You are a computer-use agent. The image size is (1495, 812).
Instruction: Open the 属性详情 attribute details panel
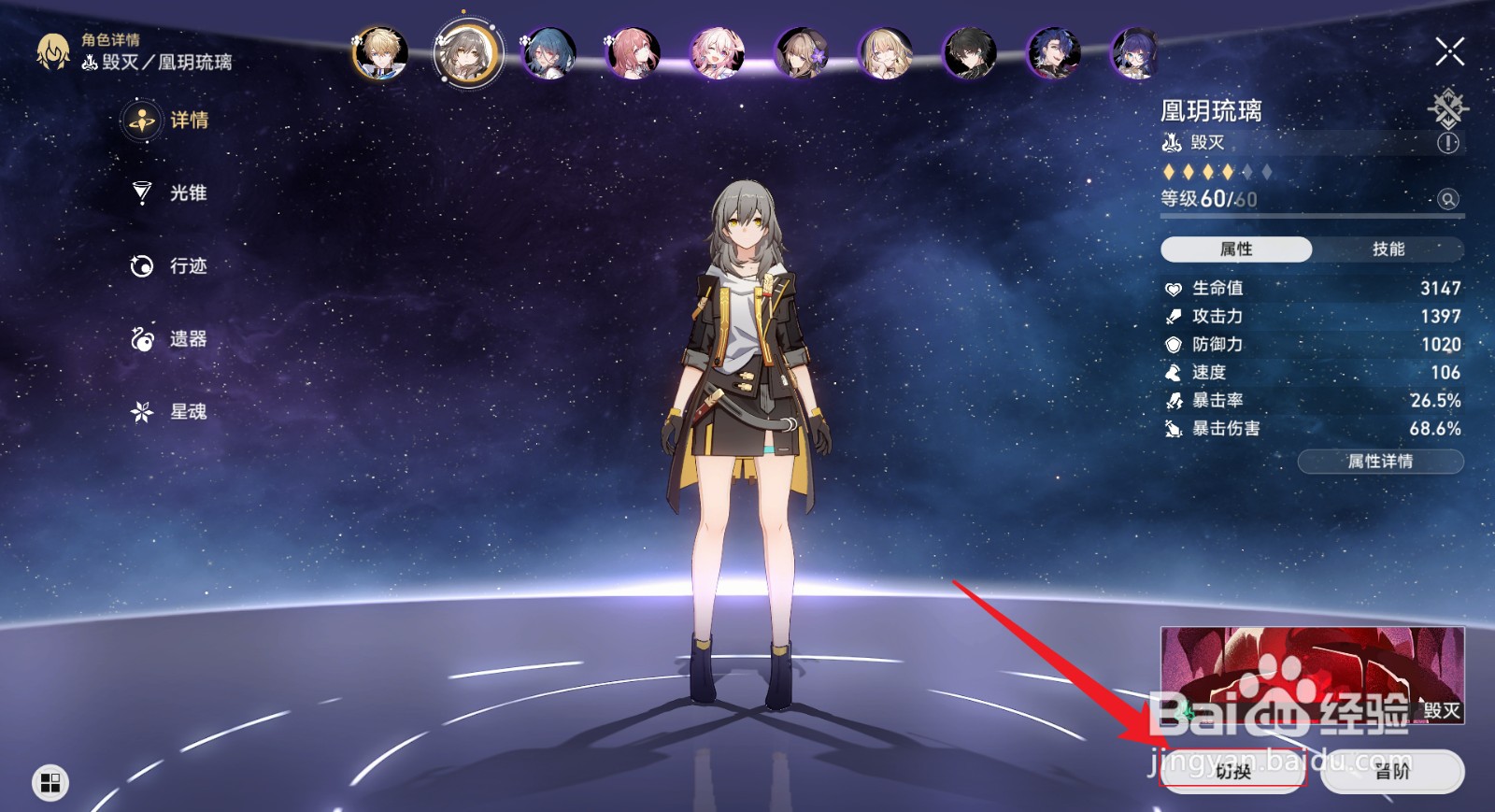pyautogui.click(x=1380, y=461)
